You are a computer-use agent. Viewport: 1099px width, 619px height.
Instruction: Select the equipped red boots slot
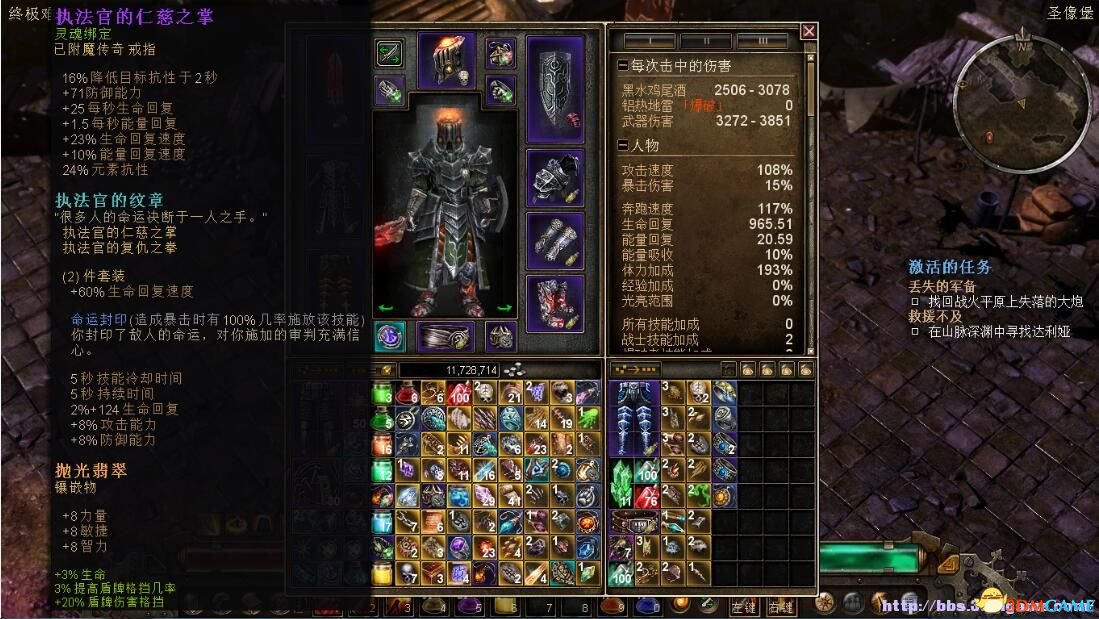(555, 303)
